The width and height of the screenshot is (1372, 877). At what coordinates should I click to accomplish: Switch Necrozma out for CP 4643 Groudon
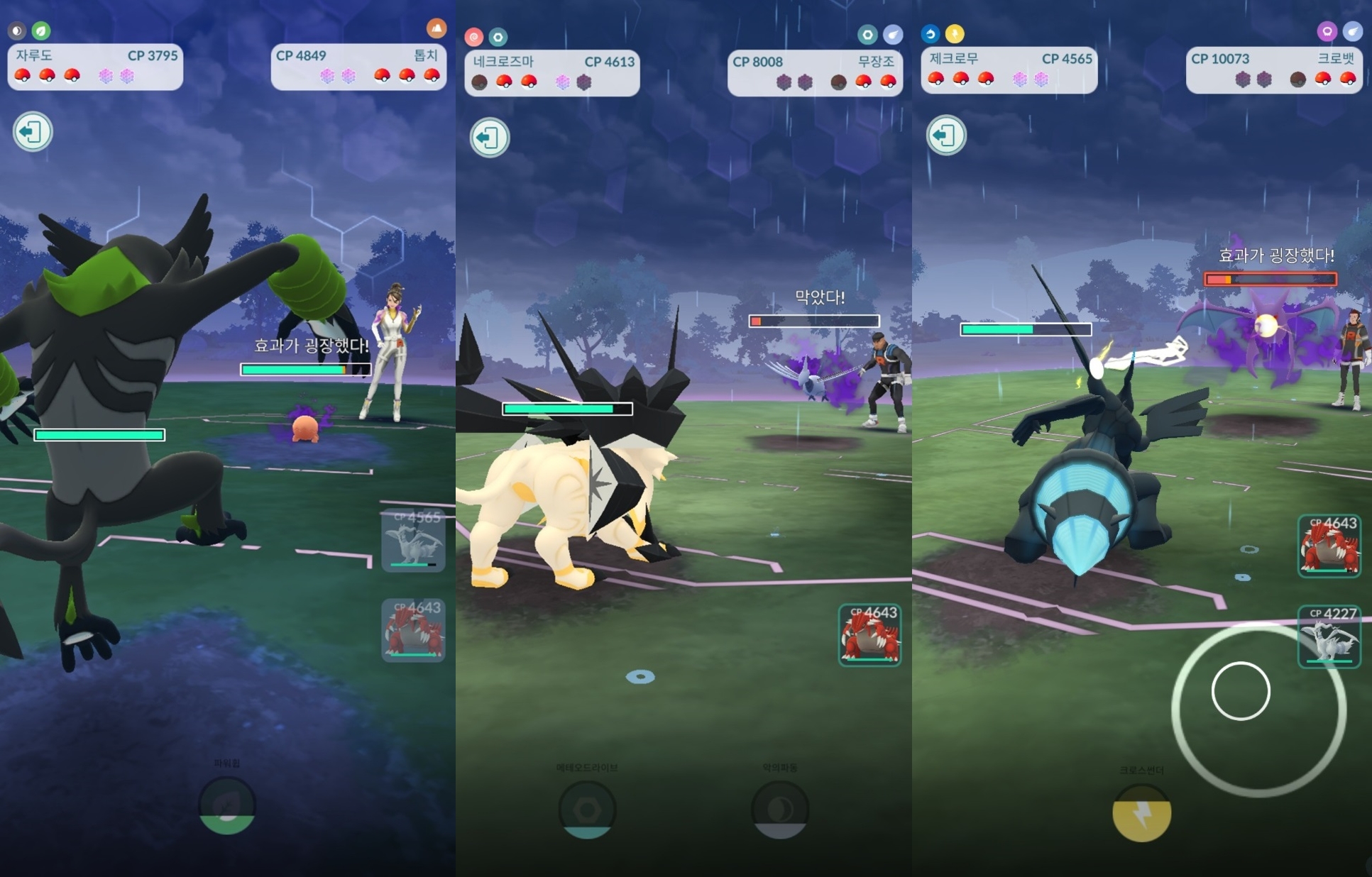pyautogui.click(x=870, y=635)
